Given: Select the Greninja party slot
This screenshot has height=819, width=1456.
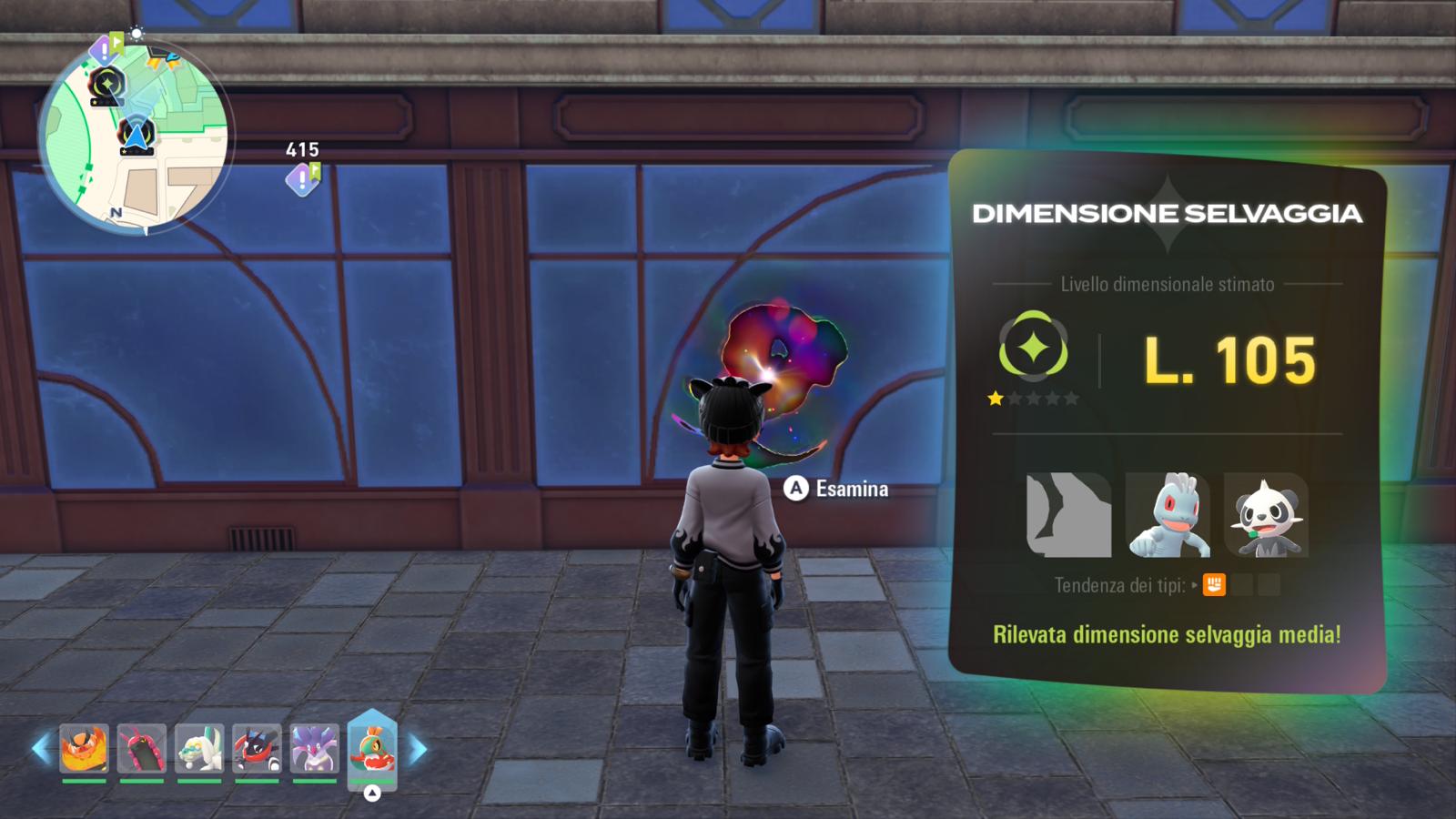Looking at the screenshot, I should [x=257, y=748].
